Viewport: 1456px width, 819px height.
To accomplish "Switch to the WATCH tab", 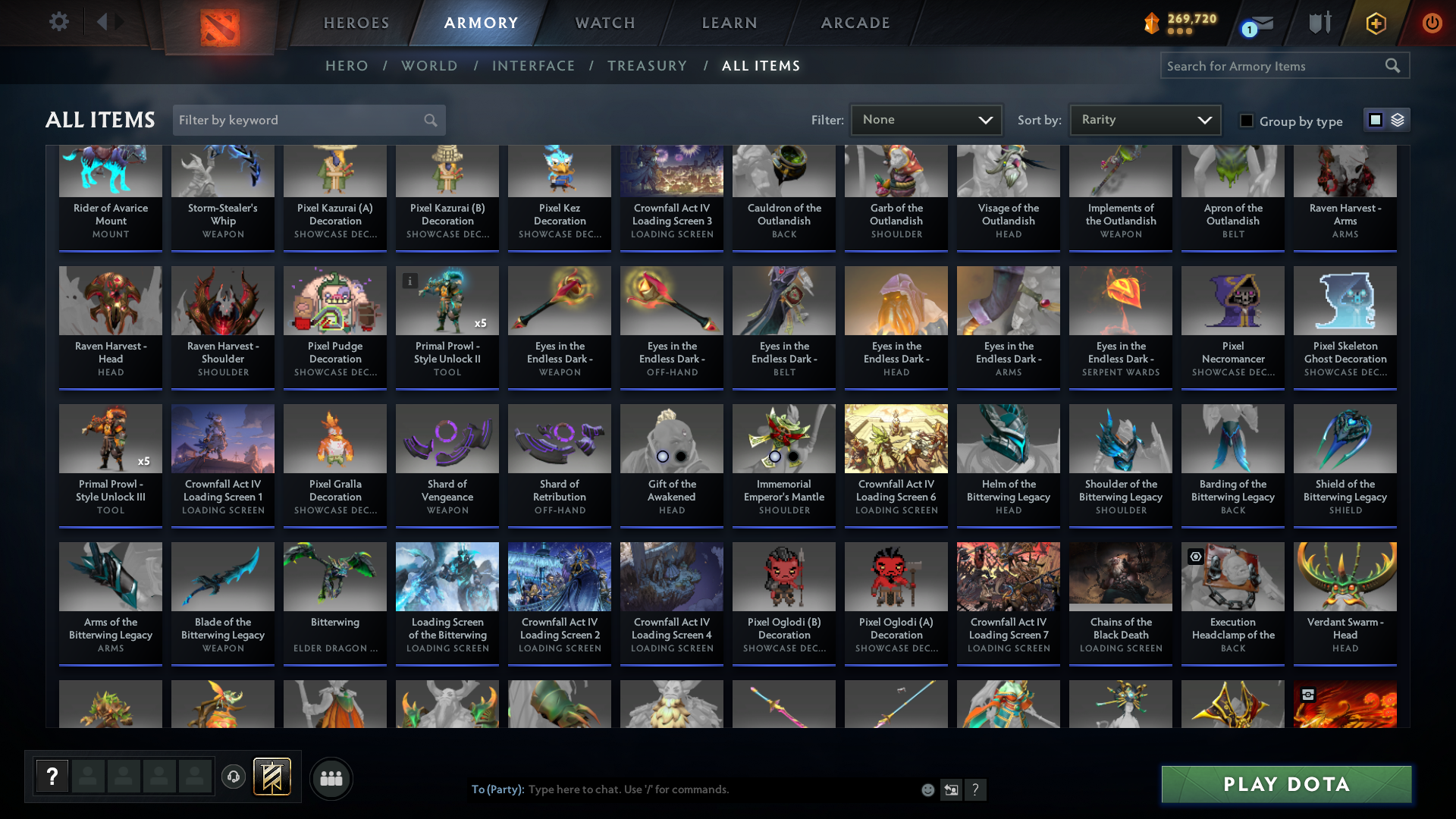I will (604, 23).
